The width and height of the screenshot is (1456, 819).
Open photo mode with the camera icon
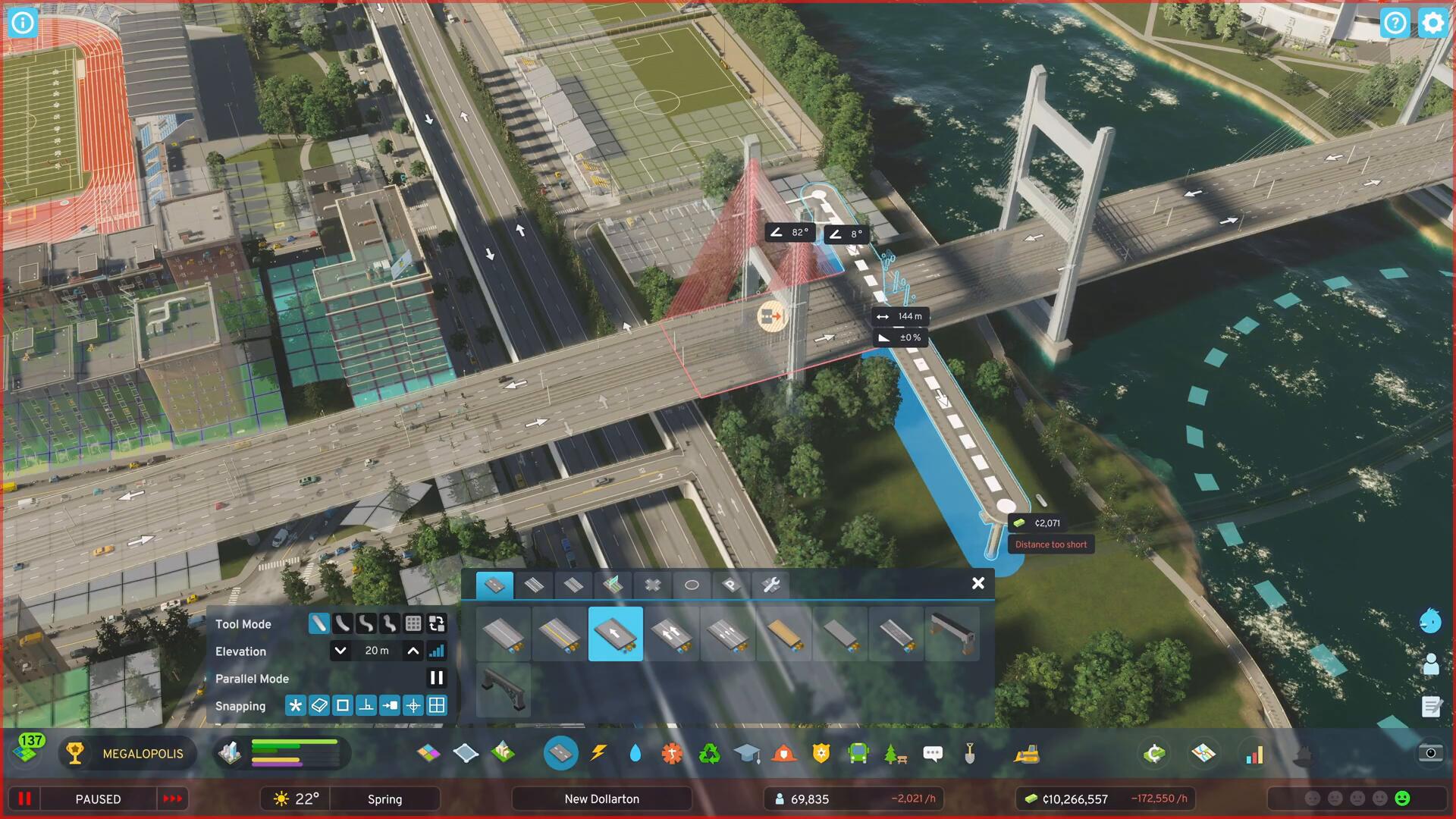click(1430, 753)
